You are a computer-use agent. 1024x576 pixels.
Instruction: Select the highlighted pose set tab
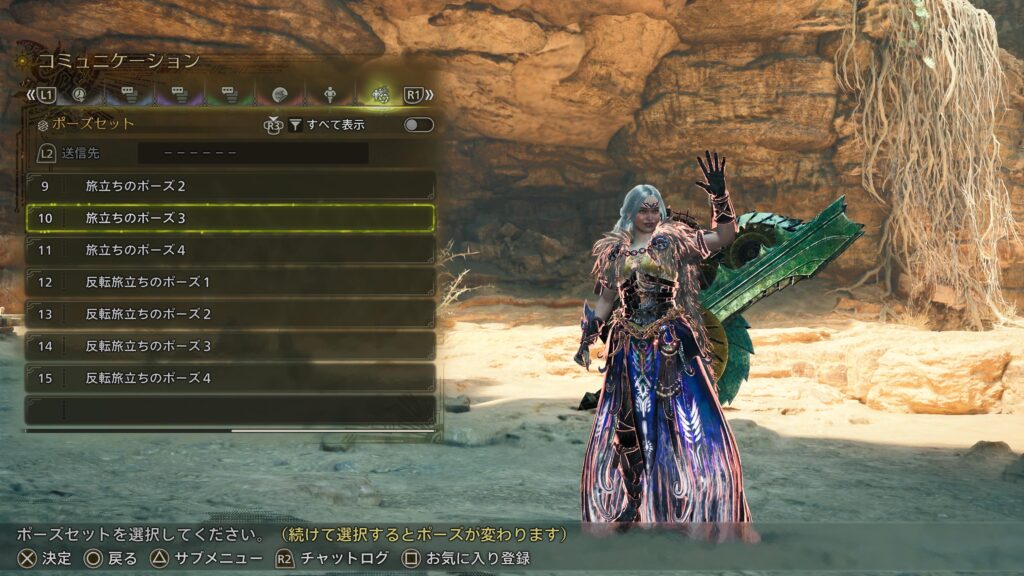380,95
